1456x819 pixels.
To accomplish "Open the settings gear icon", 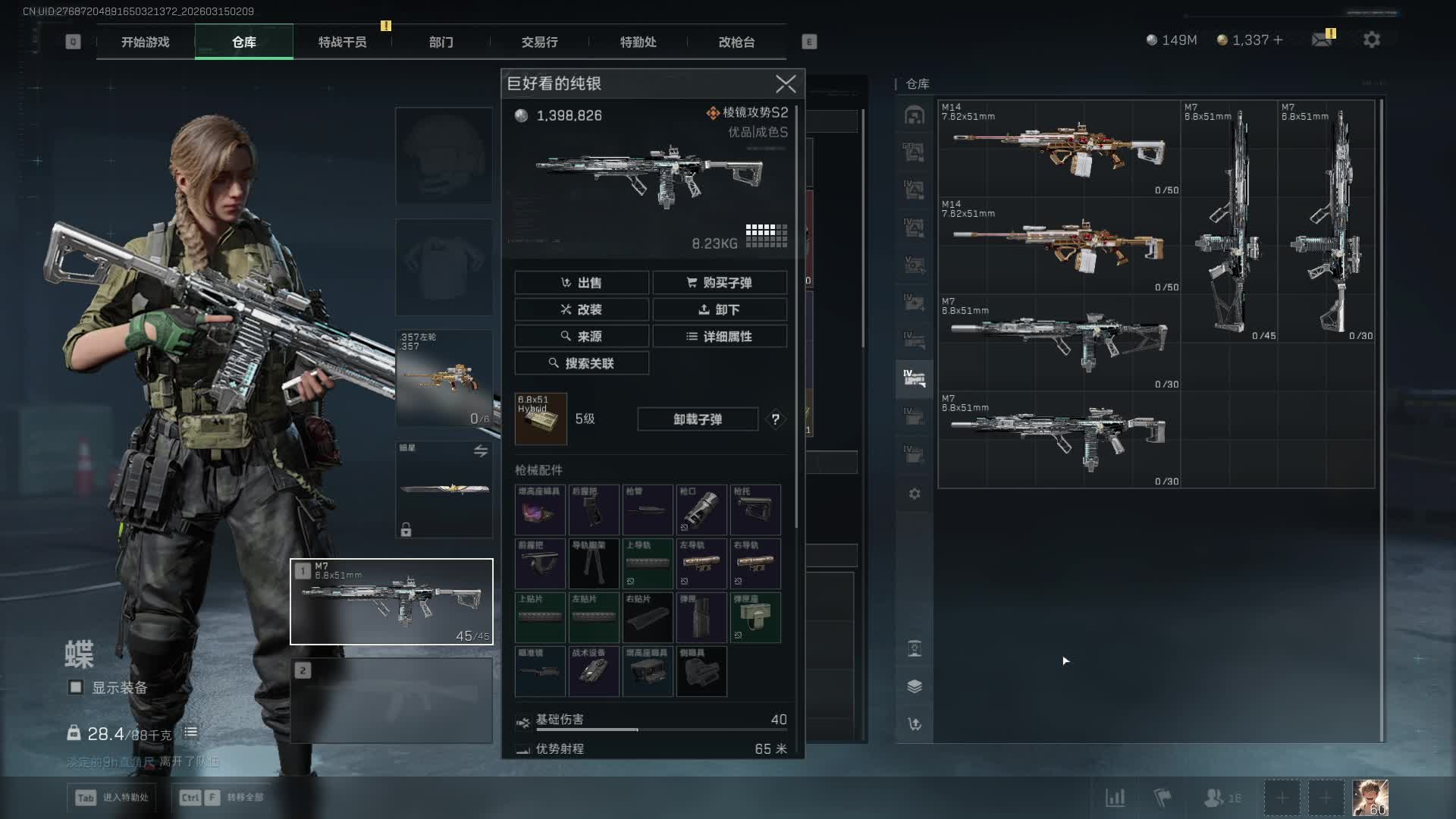I will coord(1371,40).
